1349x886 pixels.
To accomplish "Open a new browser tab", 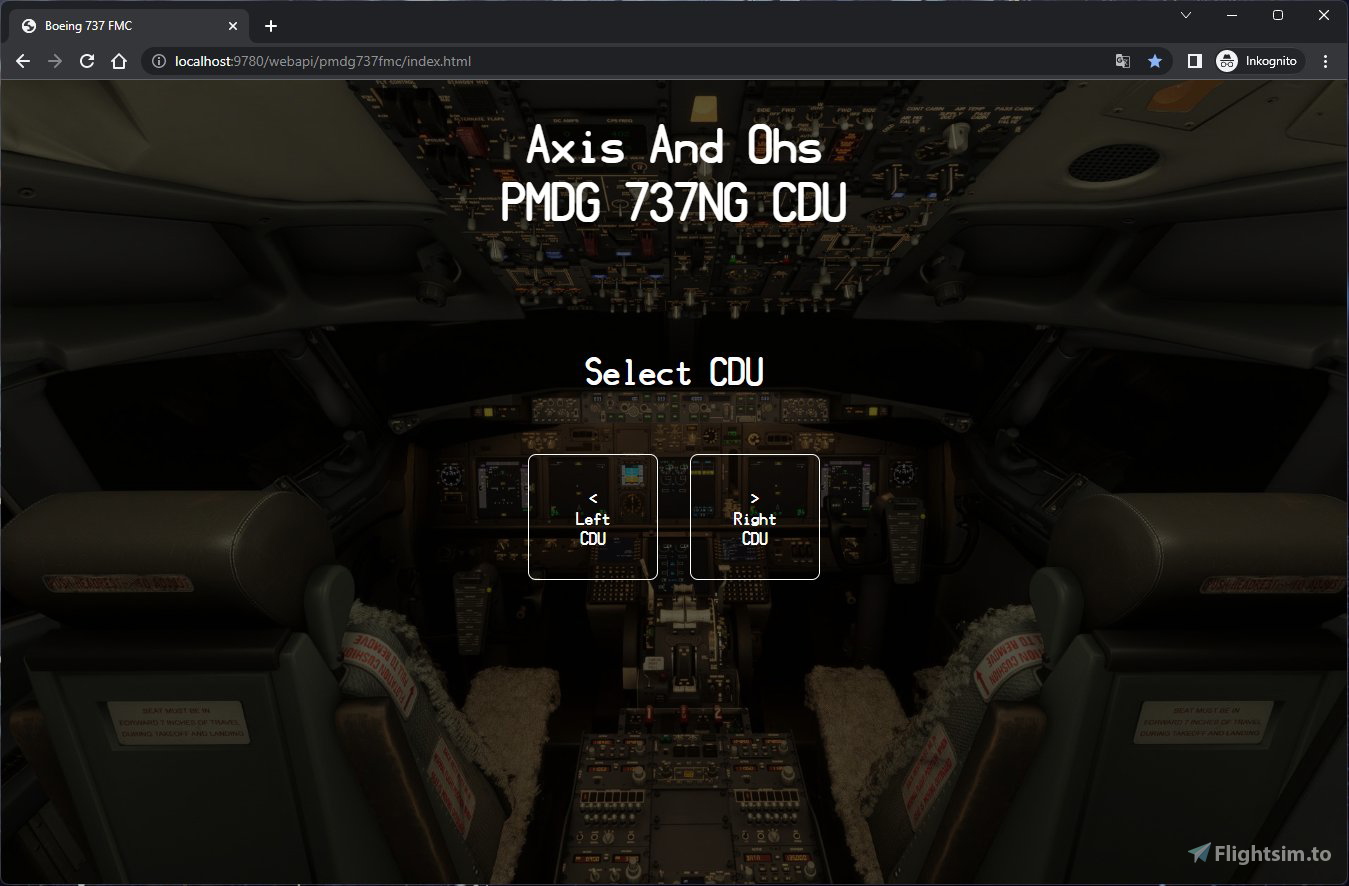I will coord(270,25).
